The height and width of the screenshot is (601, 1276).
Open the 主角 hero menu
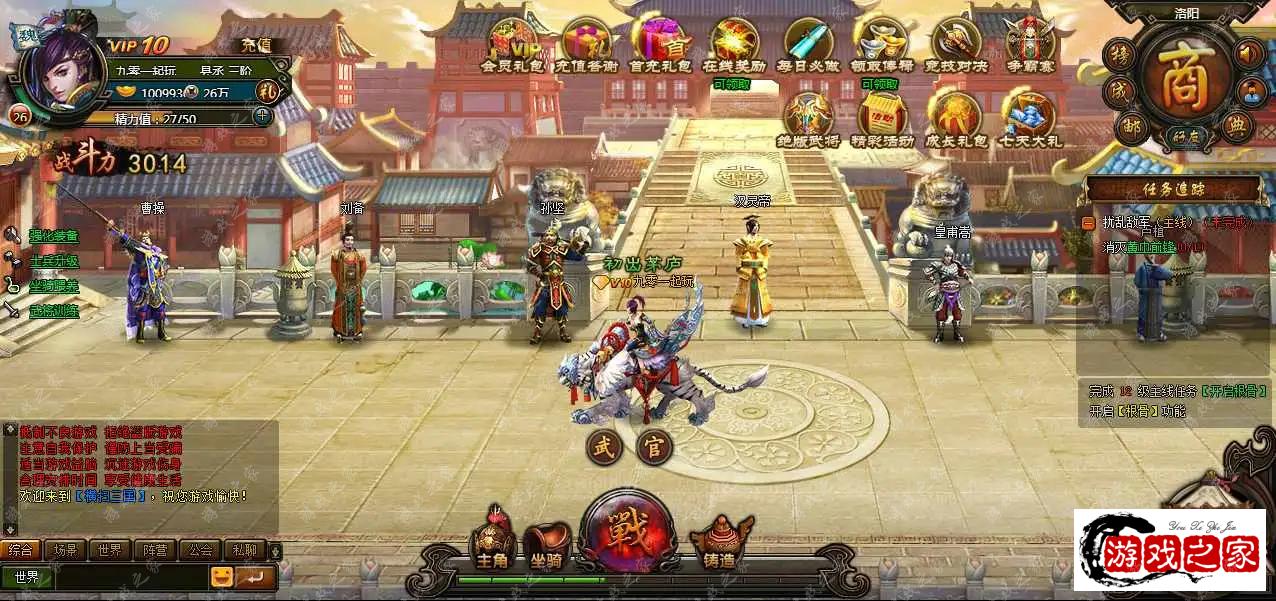(x=493, y=541)
